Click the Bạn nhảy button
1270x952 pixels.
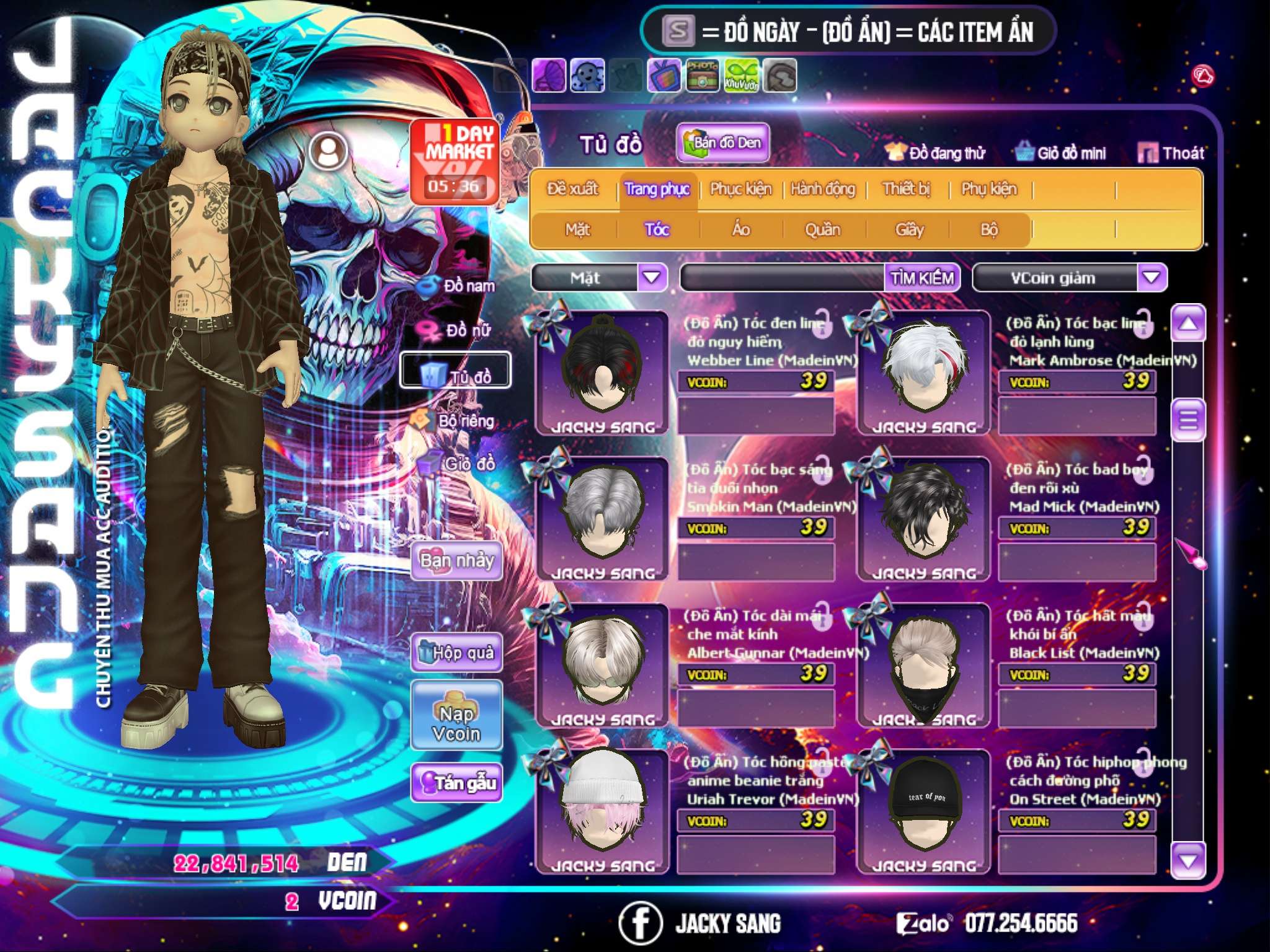coord(456,561)
